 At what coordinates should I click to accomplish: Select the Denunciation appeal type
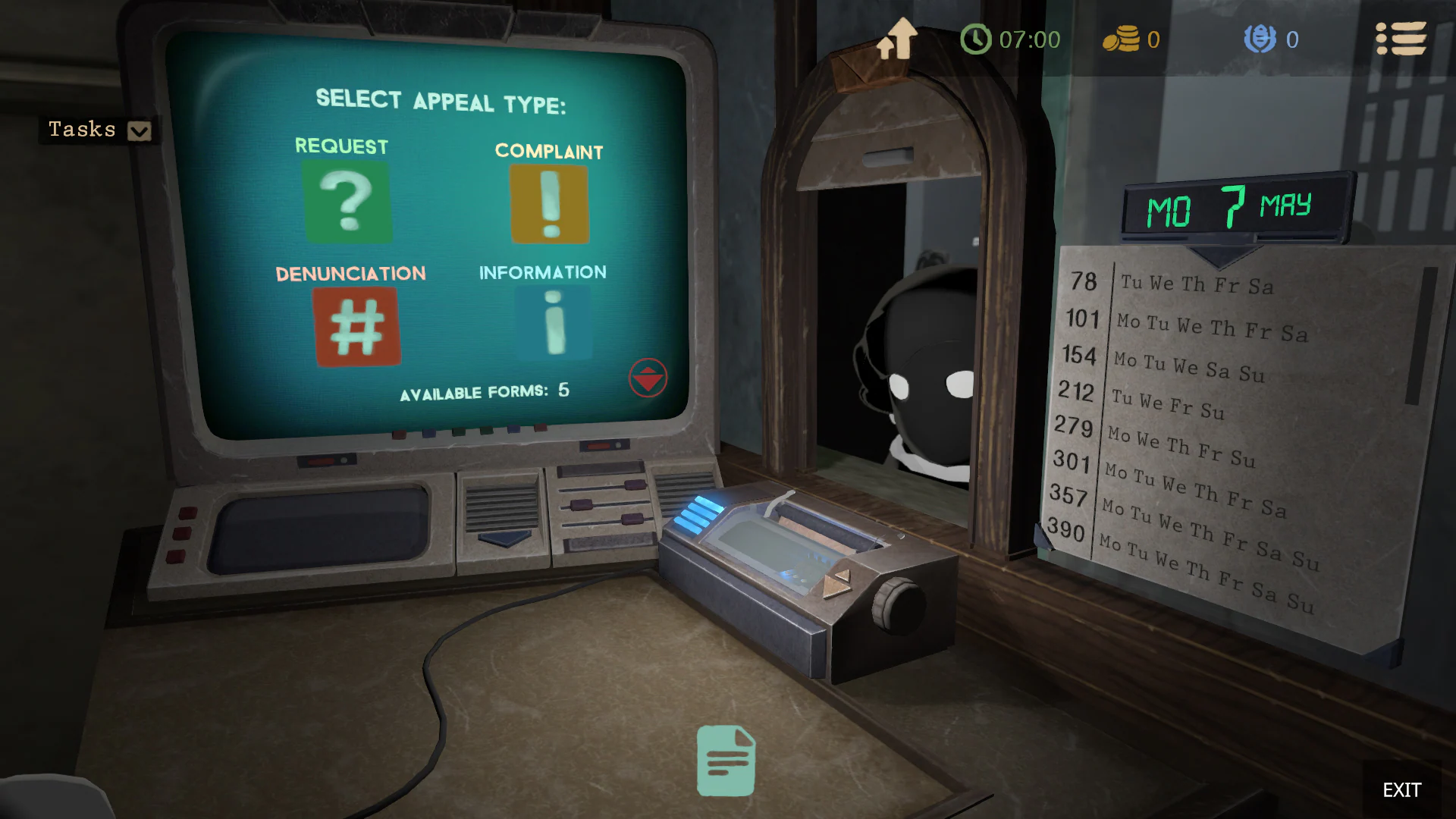pyautogui.click(x=358, y=325)
